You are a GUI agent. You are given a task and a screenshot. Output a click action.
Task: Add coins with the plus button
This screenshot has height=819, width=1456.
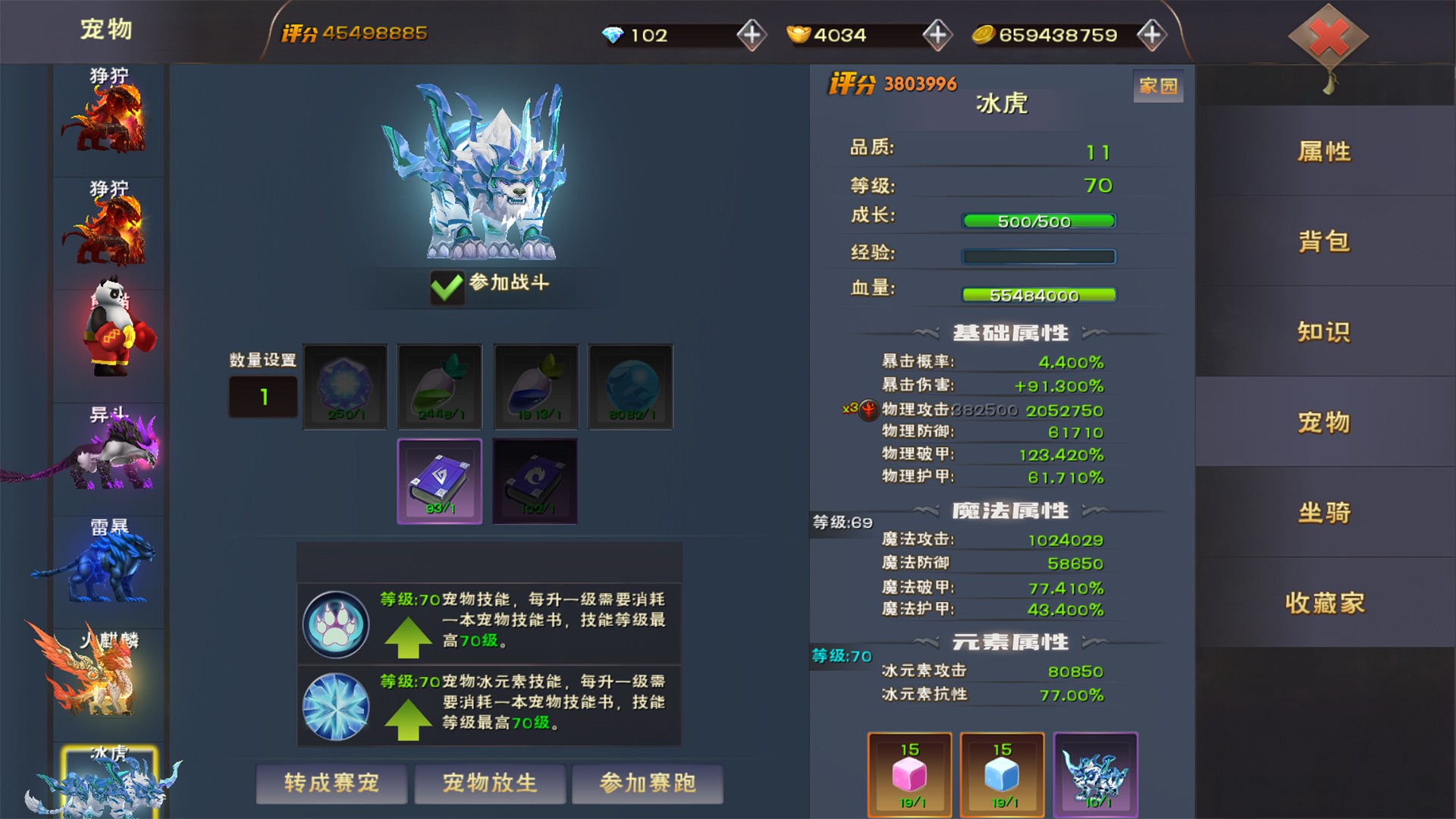point(1152,35)
